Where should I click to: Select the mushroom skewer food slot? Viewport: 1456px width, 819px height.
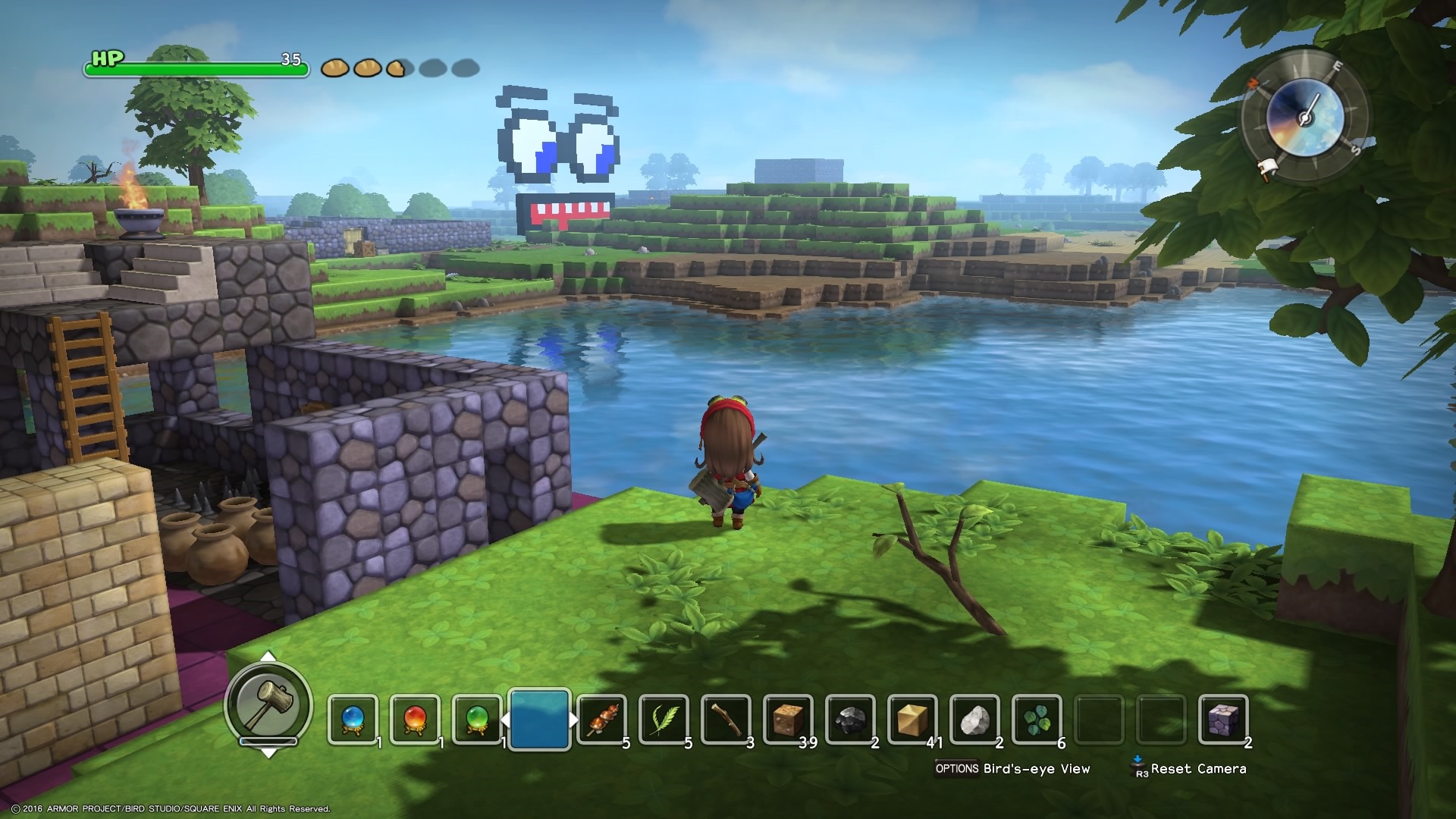point(601,719)
